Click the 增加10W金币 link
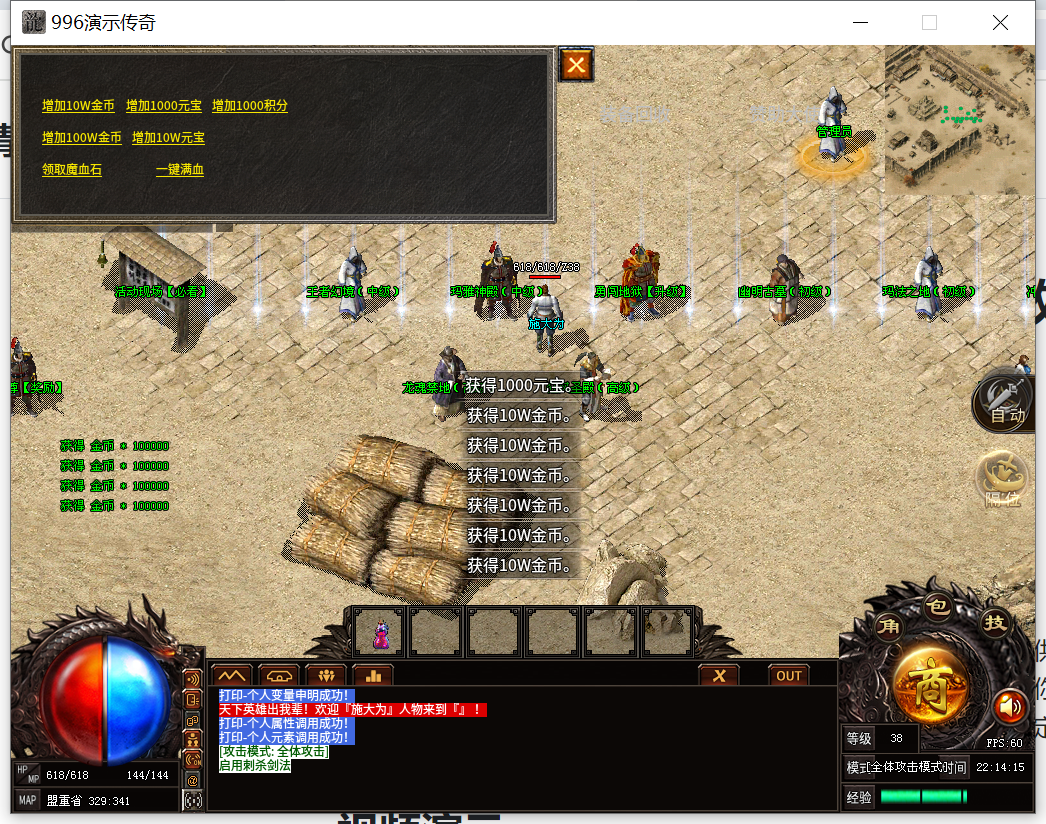The width and height of the screenshot is (1046, 824). tap(78, 106)
